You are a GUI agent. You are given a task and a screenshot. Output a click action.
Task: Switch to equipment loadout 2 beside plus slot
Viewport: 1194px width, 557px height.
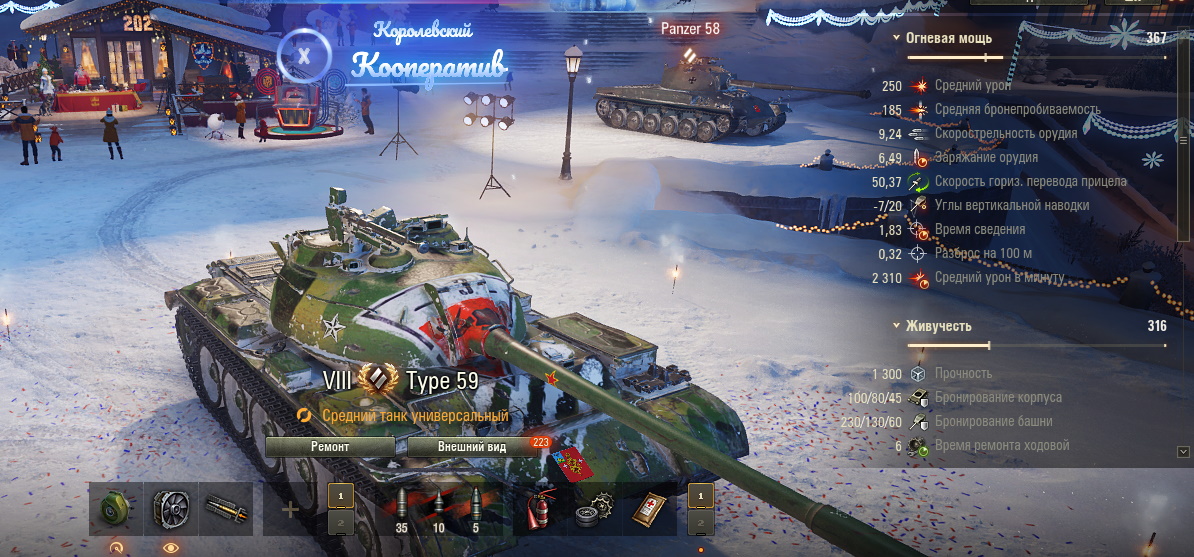pyautogui.click(x=341, y=523)
